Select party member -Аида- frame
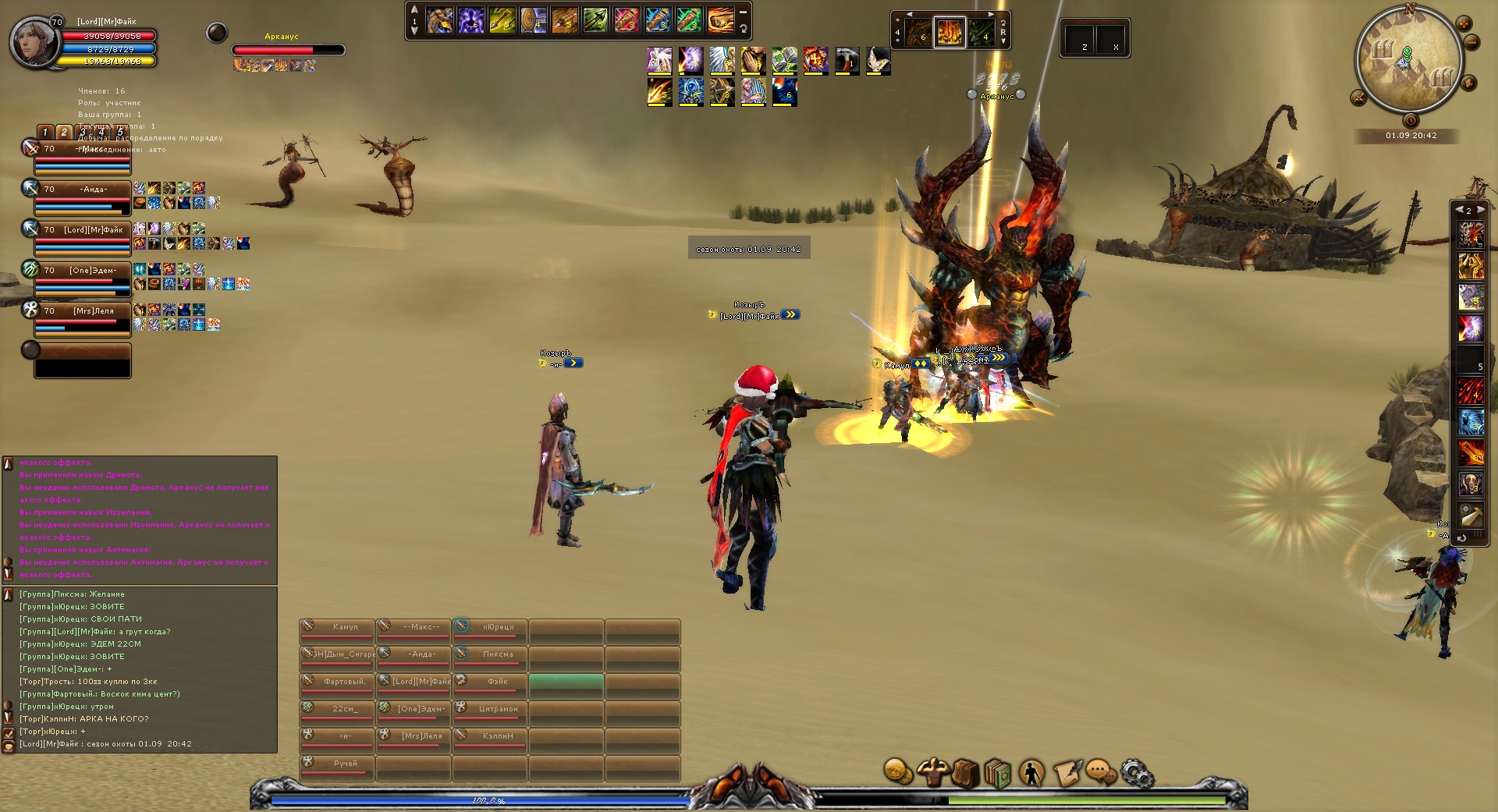 pos(82,198)
